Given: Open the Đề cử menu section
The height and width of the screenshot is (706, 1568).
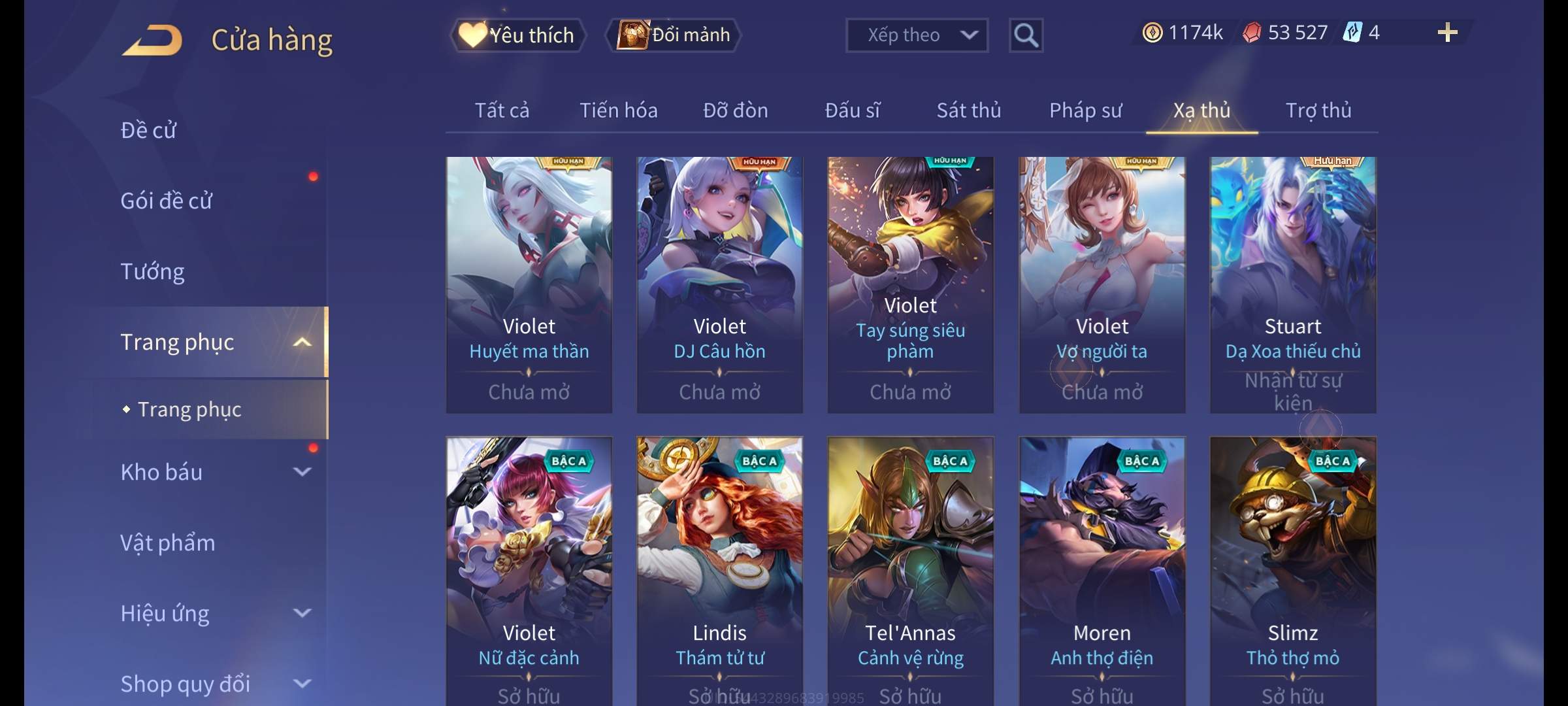Looking at the screenshot, I should tap(148, 130).
